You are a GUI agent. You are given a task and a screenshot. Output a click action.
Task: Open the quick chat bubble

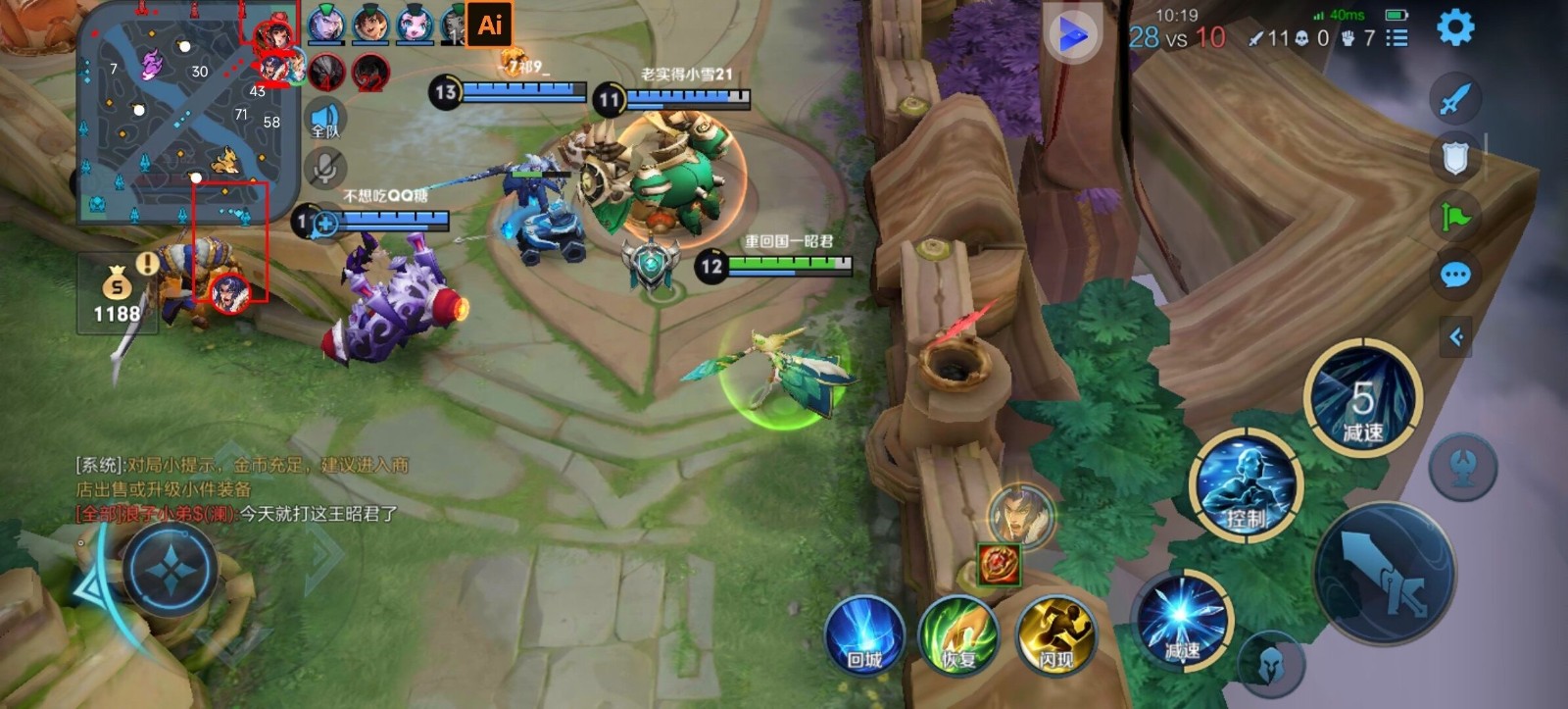(x=1455, y=275)
